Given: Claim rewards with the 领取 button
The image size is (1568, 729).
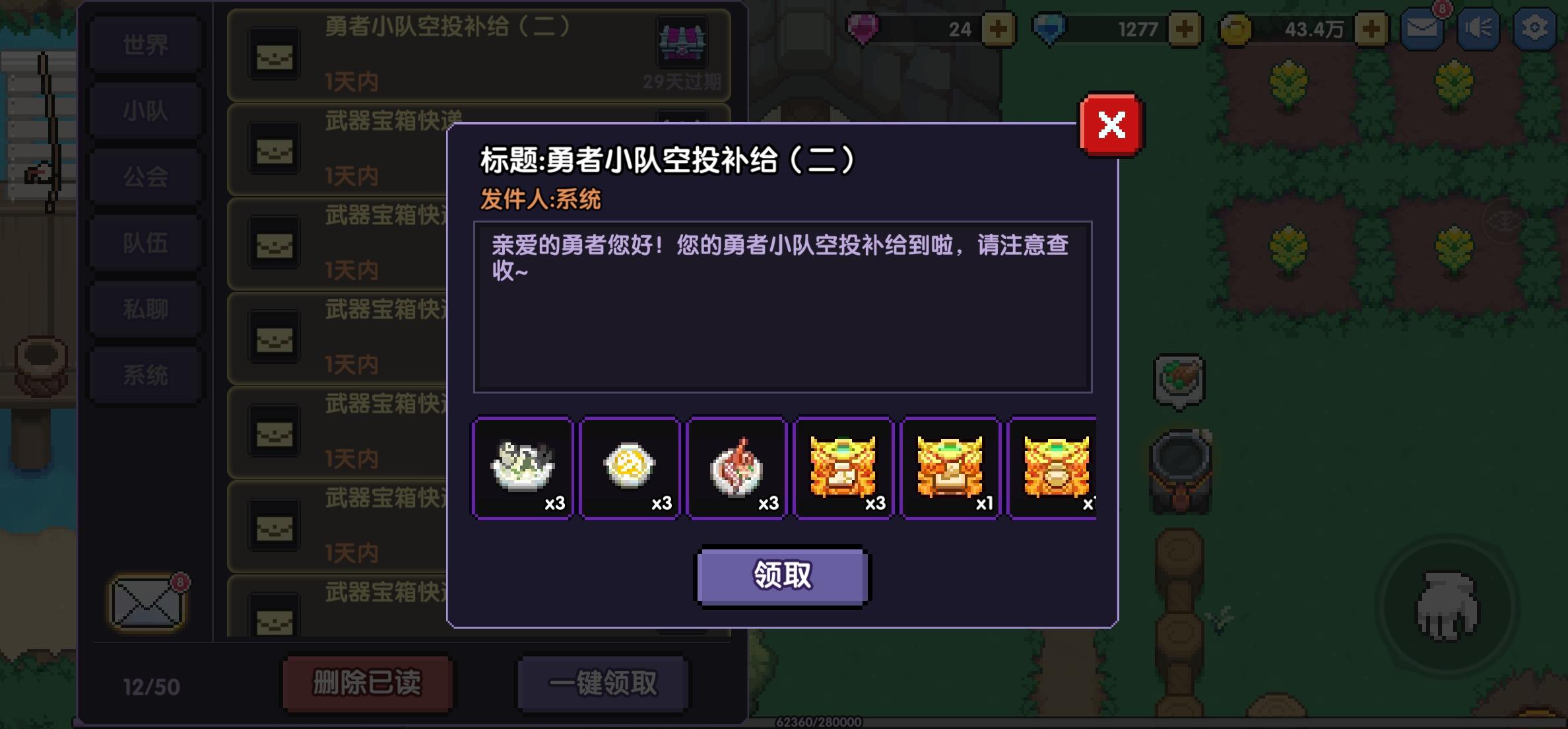Looking at the screenshot, I should coord(782,575).
